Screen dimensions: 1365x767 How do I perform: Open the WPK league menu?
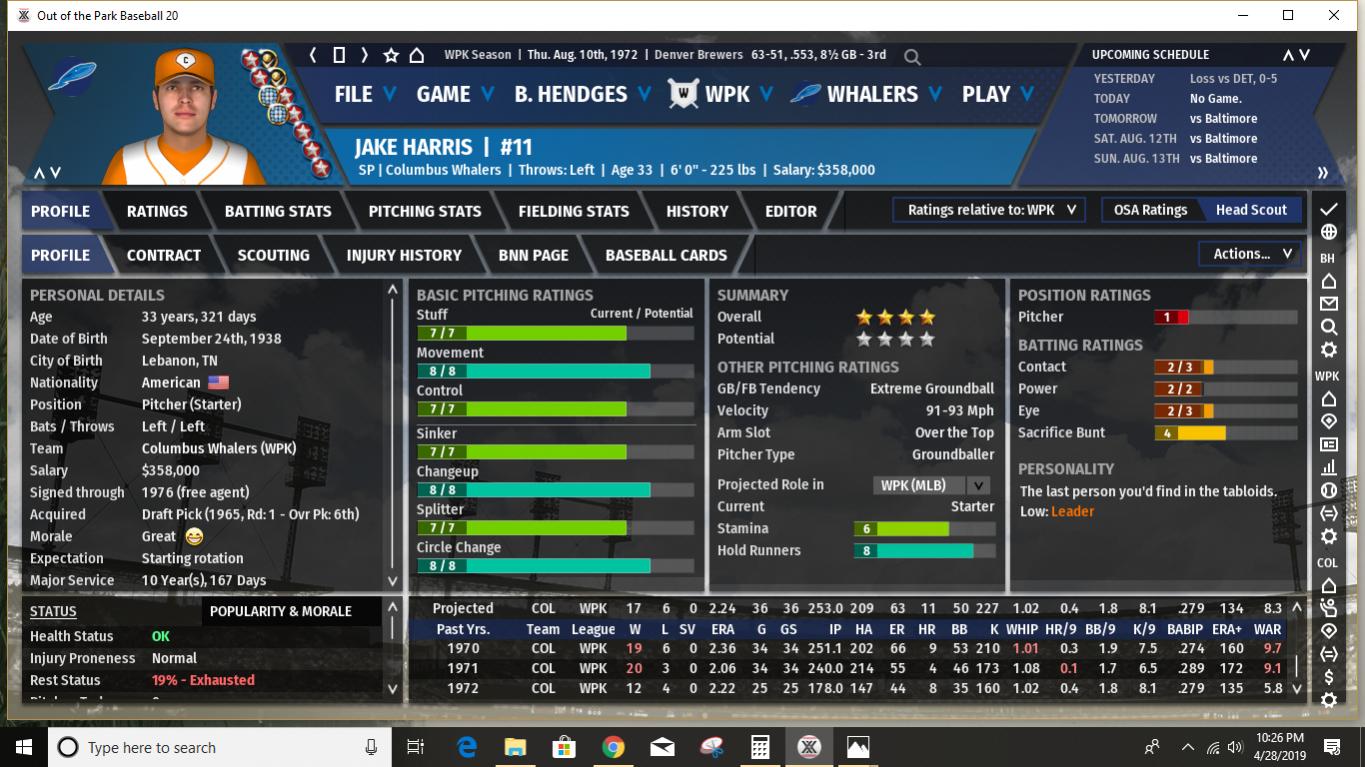pos(727,94)
